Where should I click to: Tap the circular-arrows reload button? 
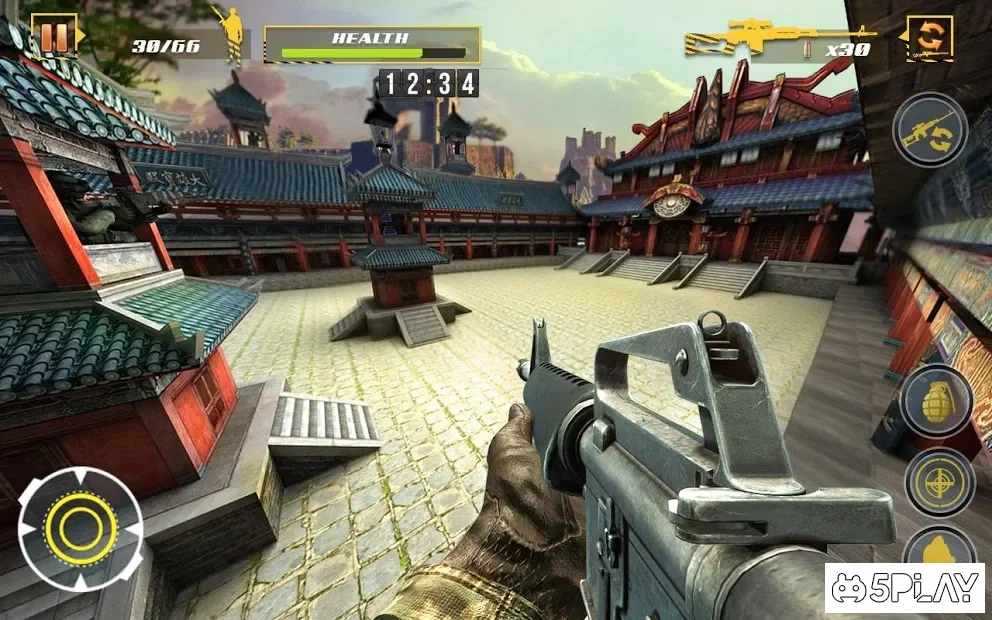coord(929,37)
